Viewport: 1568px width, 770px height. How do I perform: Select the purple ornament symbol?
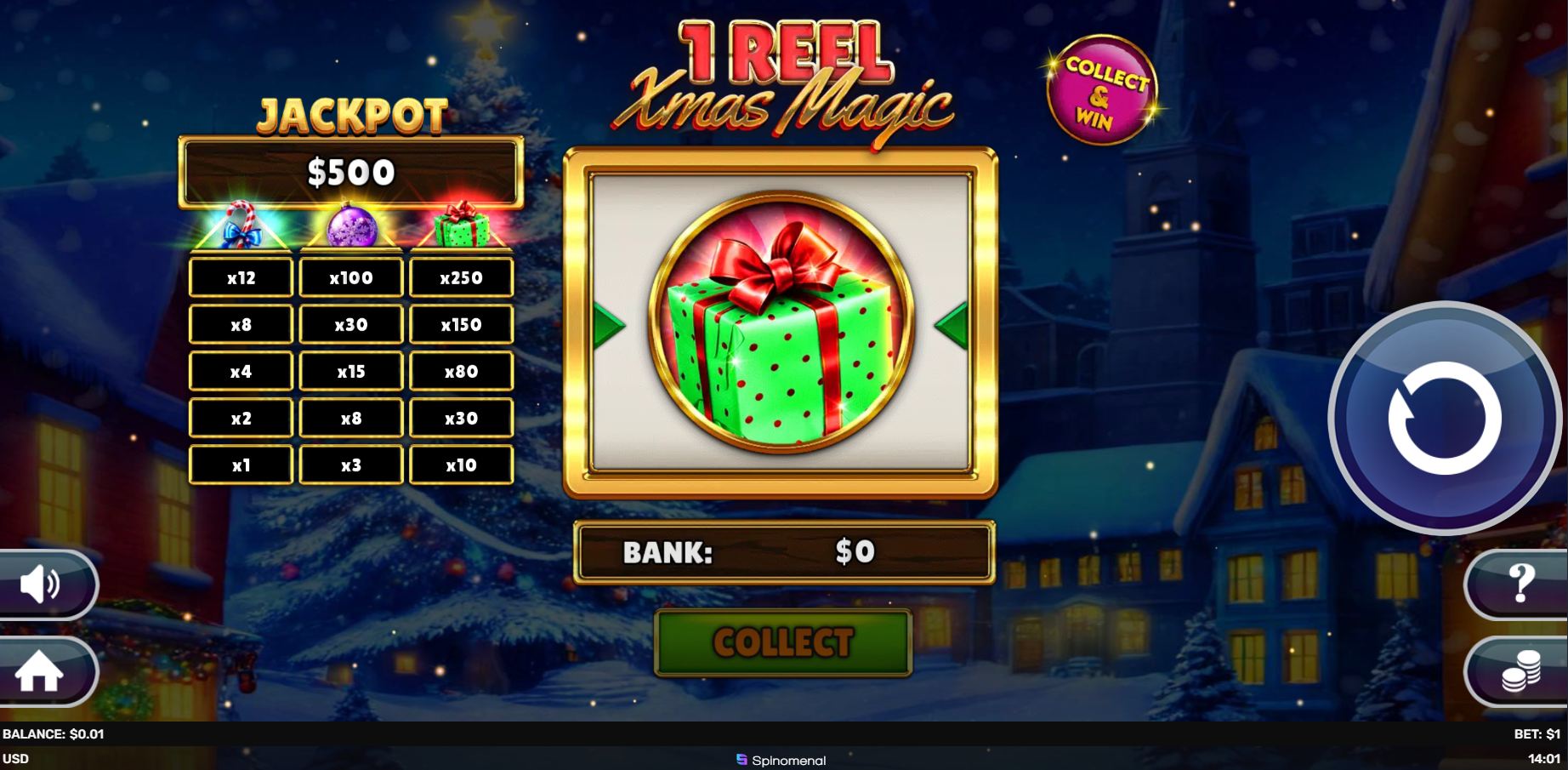(x=351, y=228)
